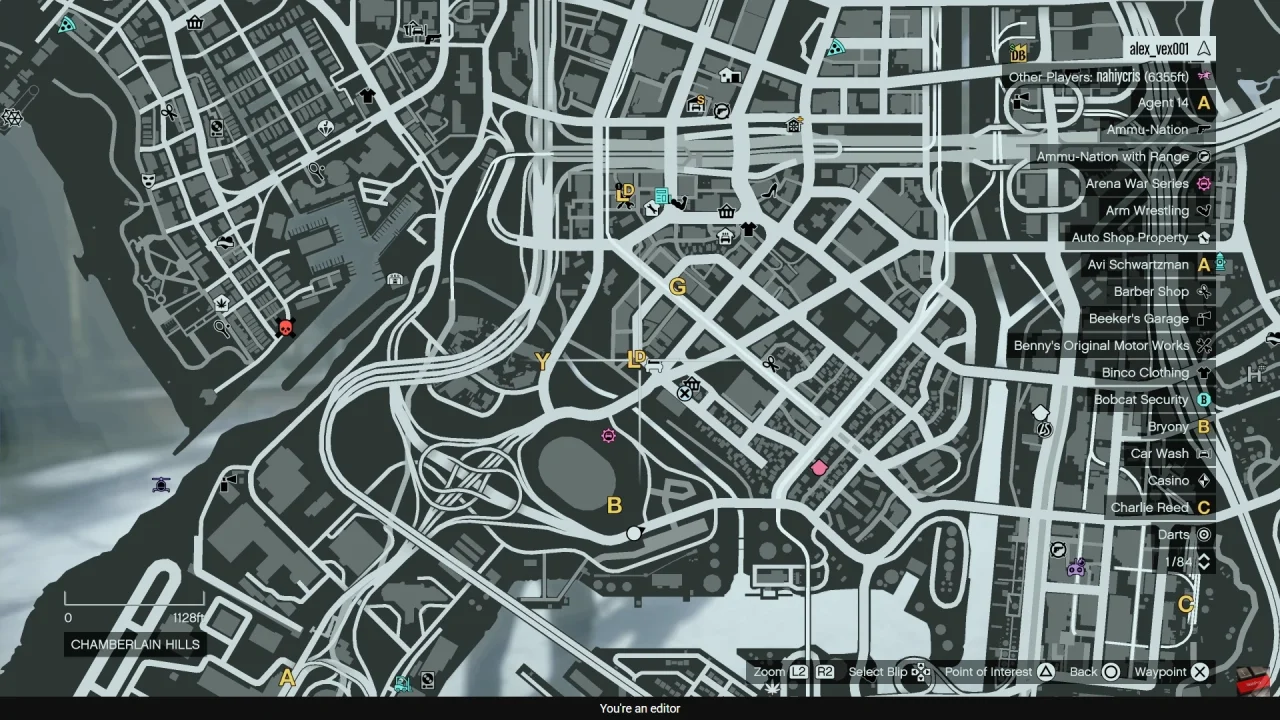Select the yellow G contact blip
Image resolution: width=1280 pixels, height=720 pixels.
pyautogui.click(x=678, y=287)
